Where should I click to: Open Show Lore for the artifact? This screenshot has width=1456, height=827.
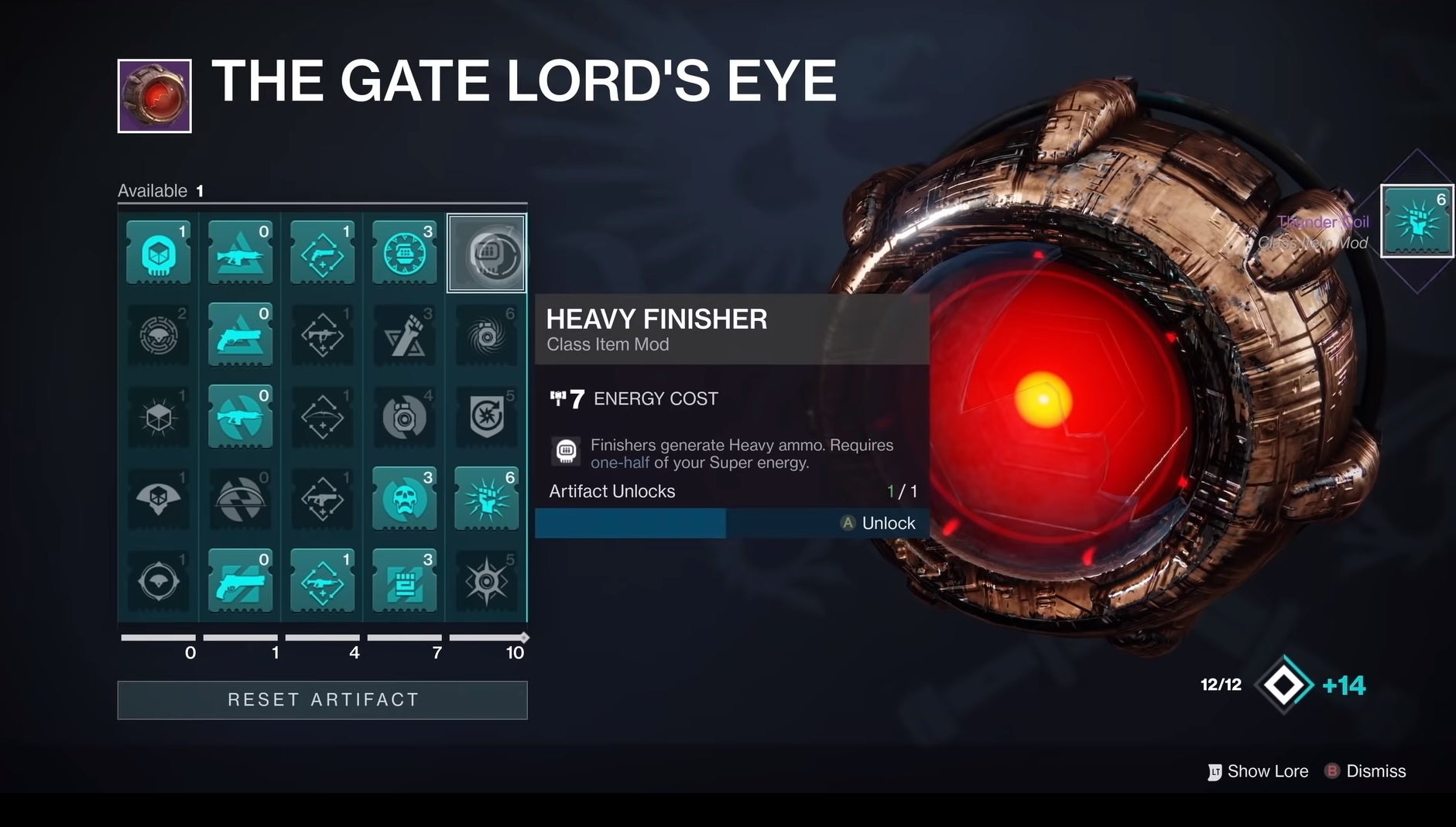click(x=1258, y=771)
